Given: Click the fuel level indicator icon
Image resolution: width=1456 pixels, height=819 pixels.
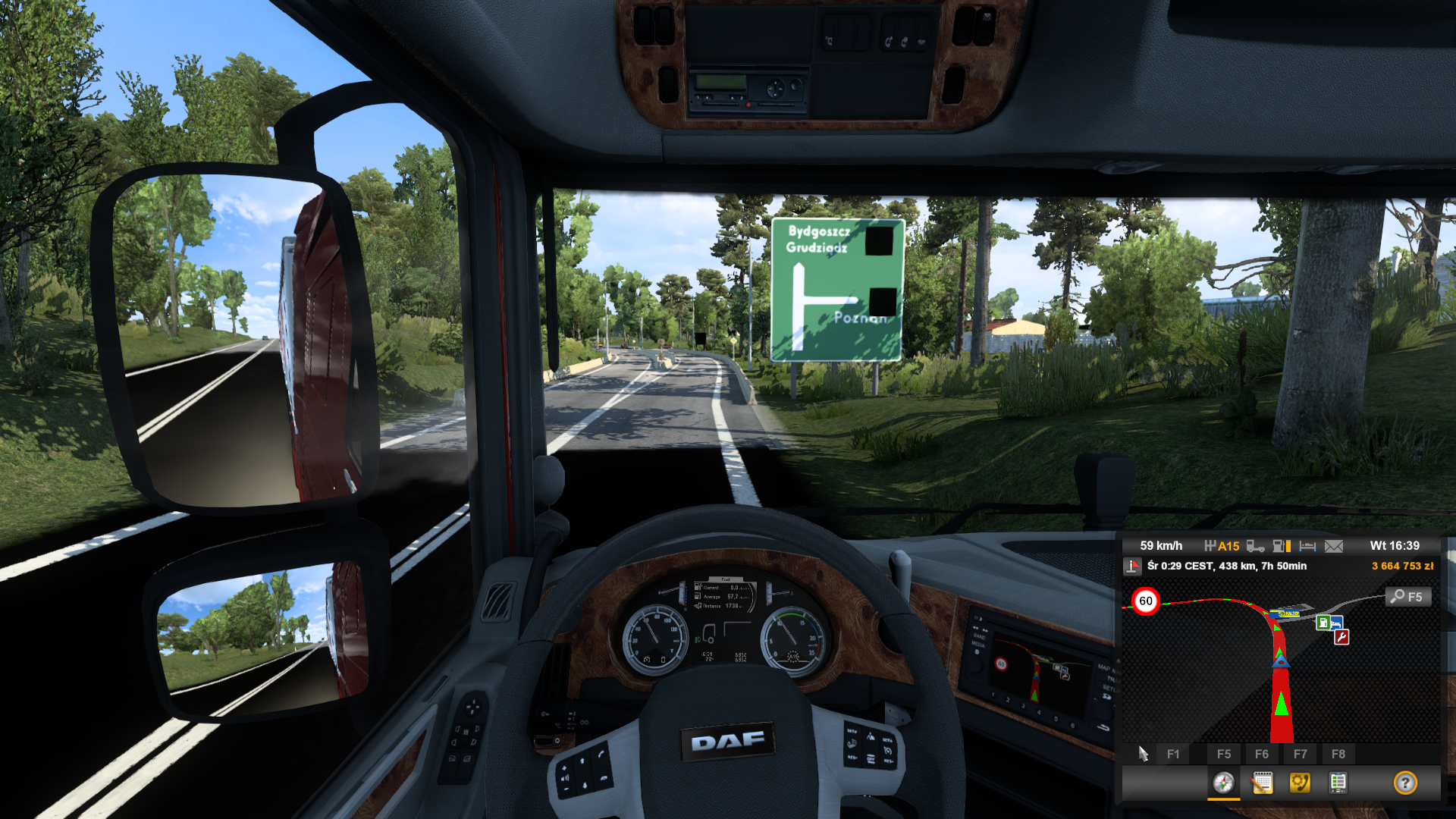Looking at the screenshot, I should tap(1282, 546).
